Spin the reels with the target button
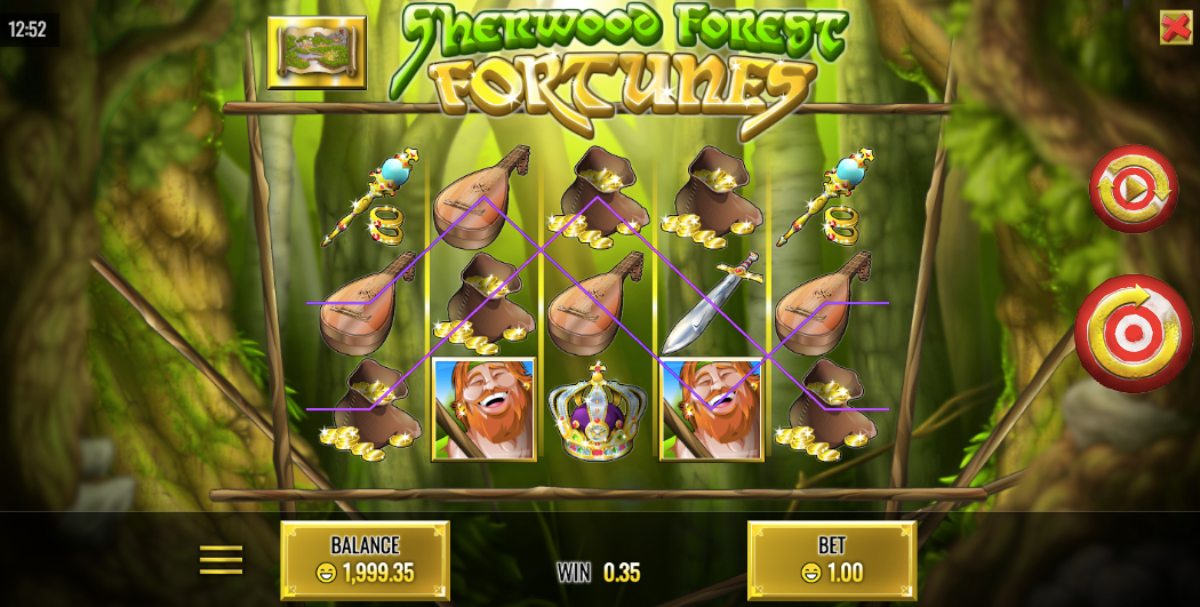 (1134, 333)
